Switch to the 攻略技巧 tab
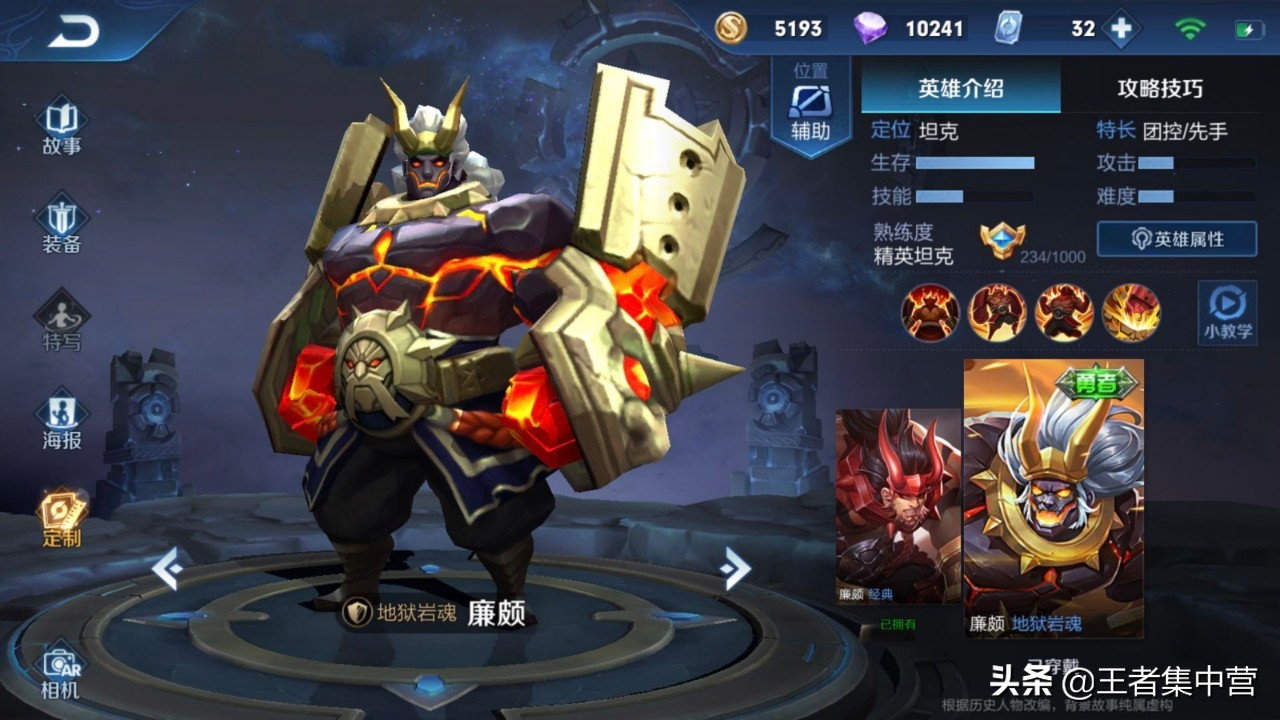Image resolution: width=1280 pixels, height=720 pixels. (x=1160, y=89)
